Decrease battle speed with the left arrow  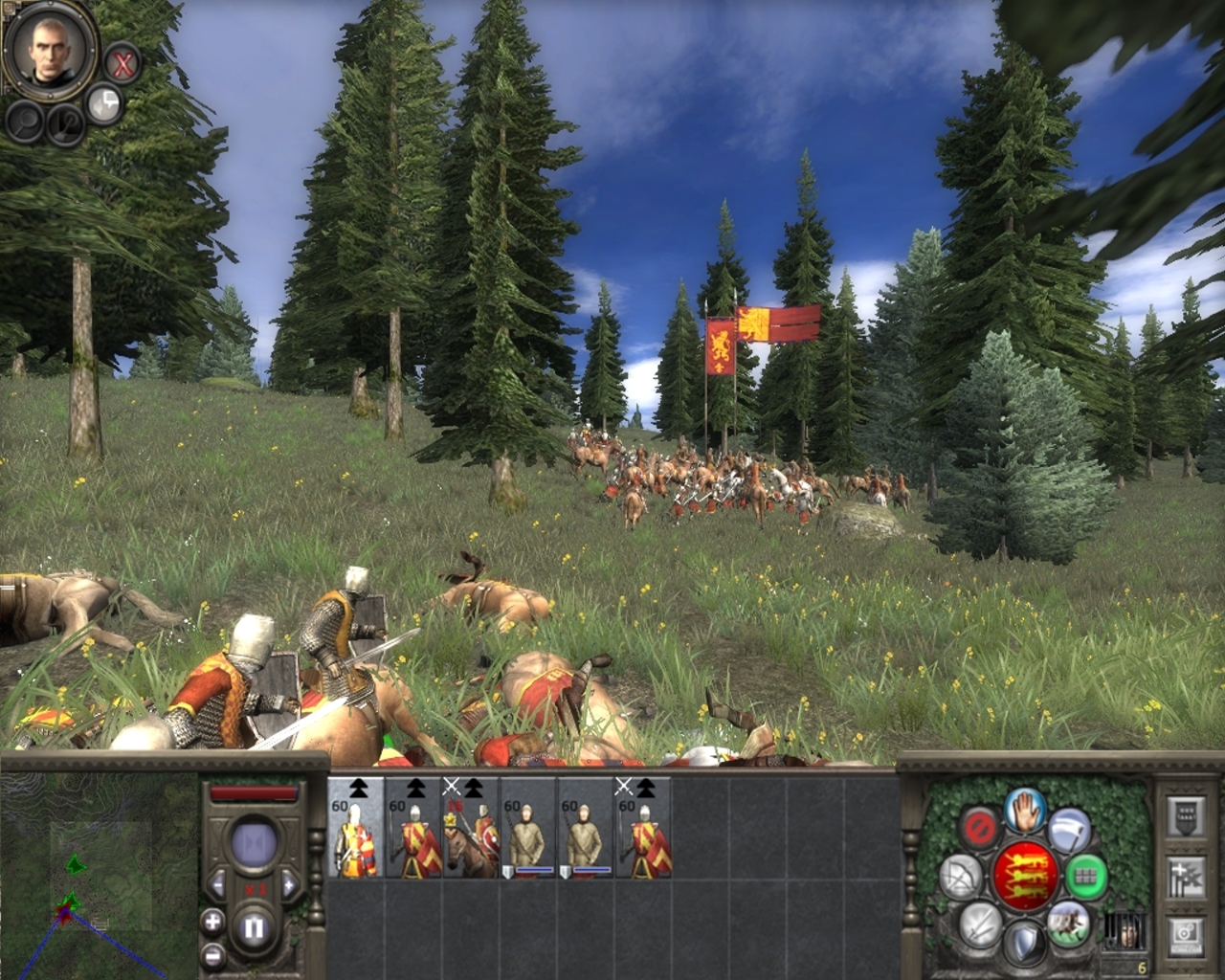(218, 883)
